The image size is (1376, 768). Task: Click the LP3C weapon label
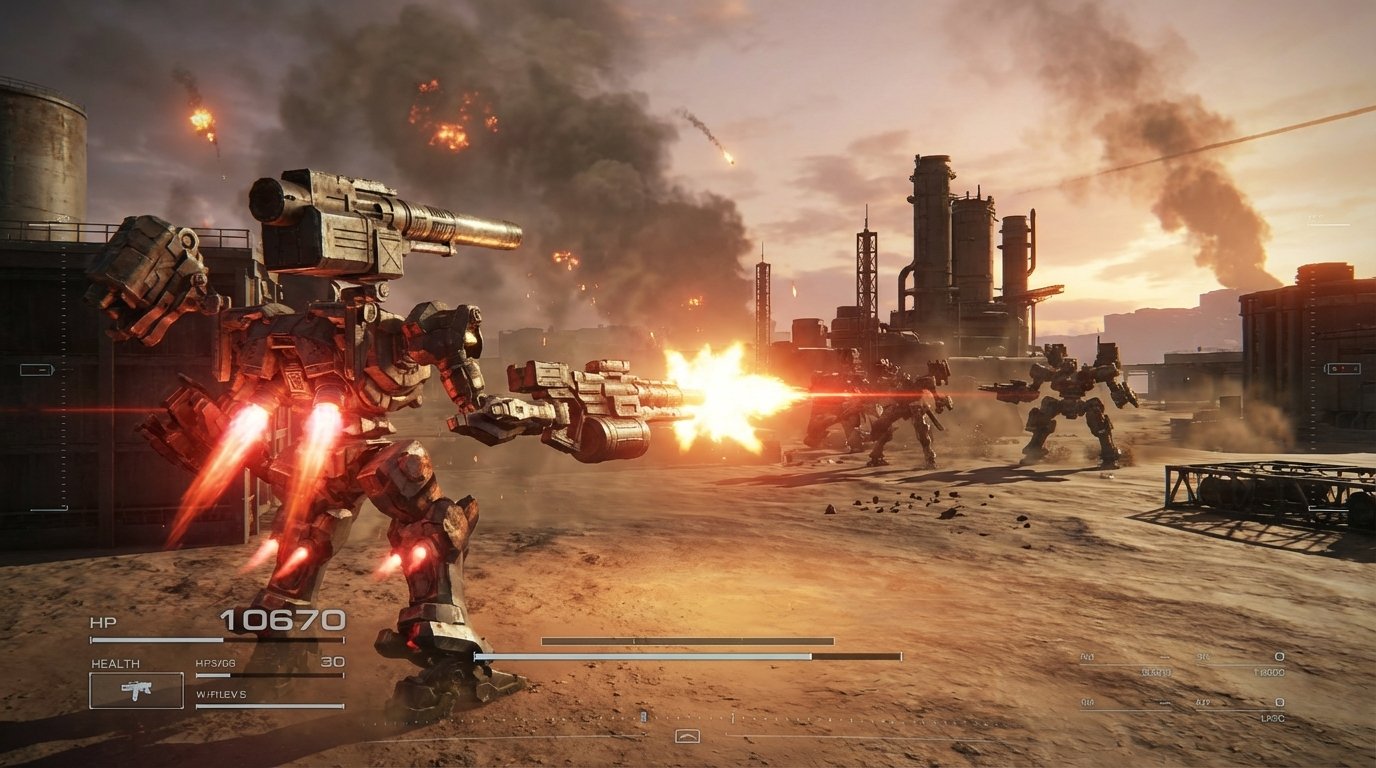(x=1273, y=718)
